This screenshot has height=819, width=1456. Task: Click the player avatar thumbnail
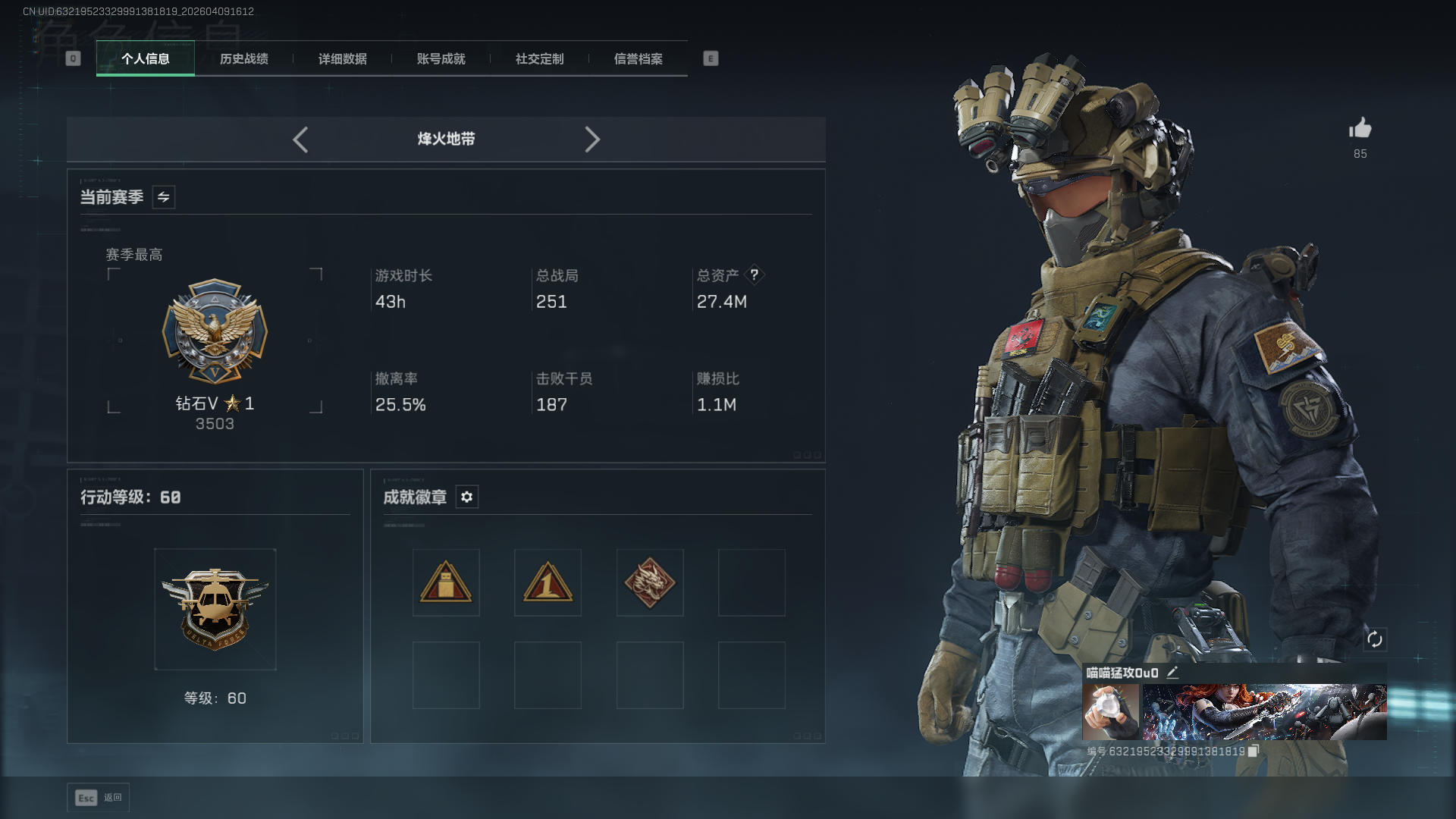pos(1110,712)
